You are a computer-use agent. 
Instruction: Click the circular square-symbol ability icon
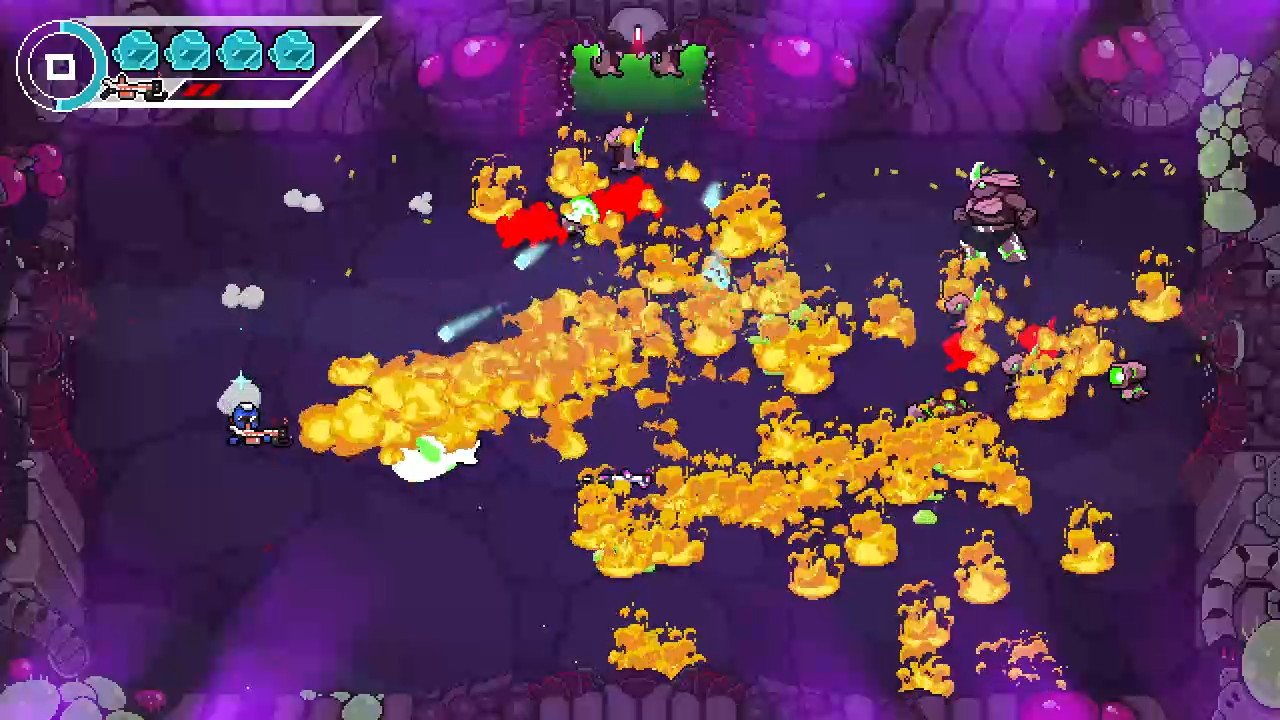(x=61, y=67)
